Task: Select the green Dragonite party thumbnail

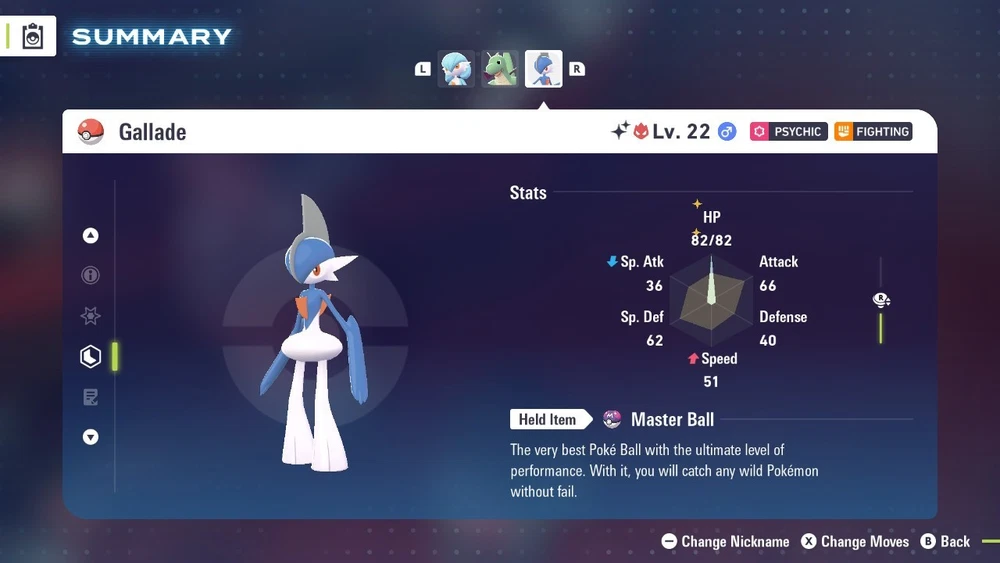Action: [500, 69]
